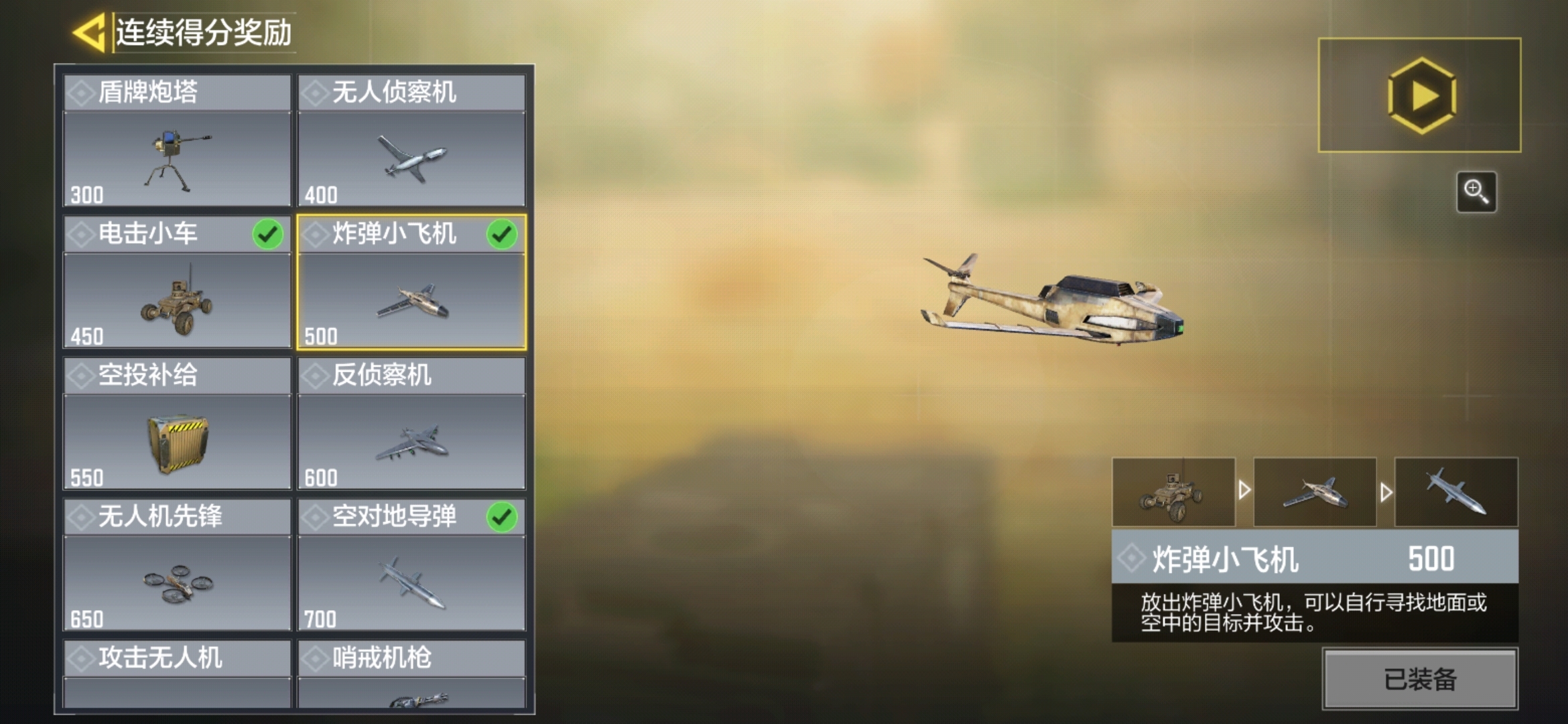This screenshot has width=1568, height=724.
Task: Play the scorestreak preview video
Action: 1419,95
